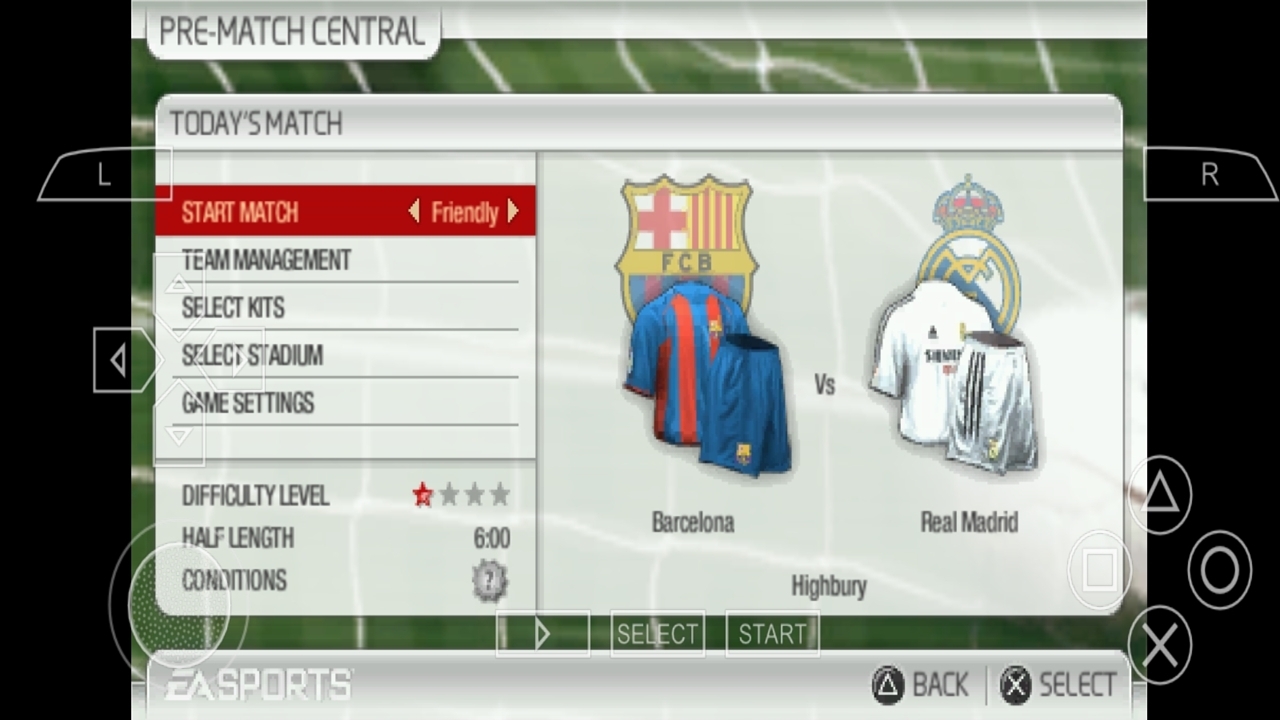
Task: Click the left arrow beside Friendly
Action: (x=414, y=212)
